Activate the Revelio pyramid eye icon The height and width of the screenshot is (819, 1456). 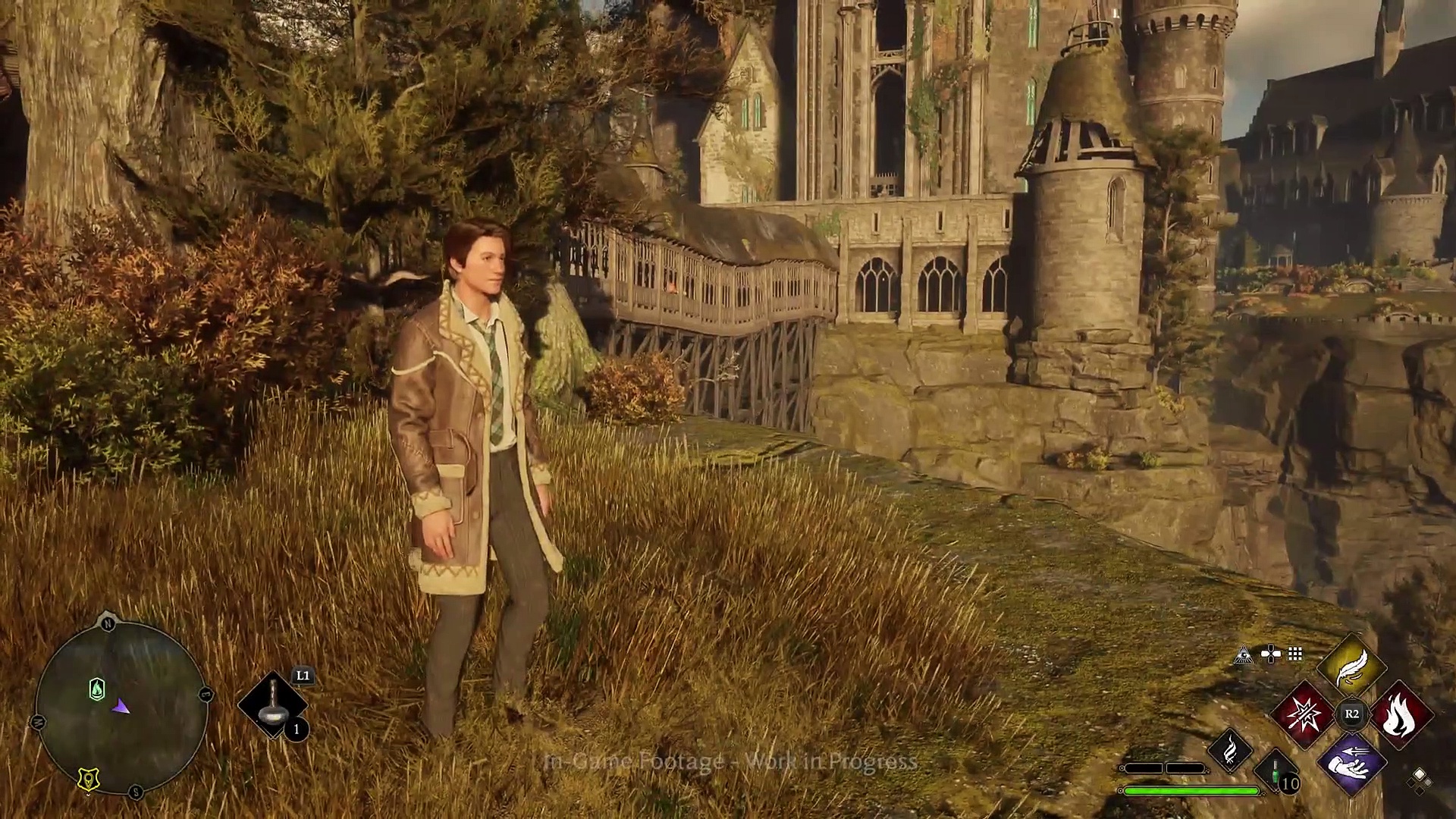[1243, 654]
